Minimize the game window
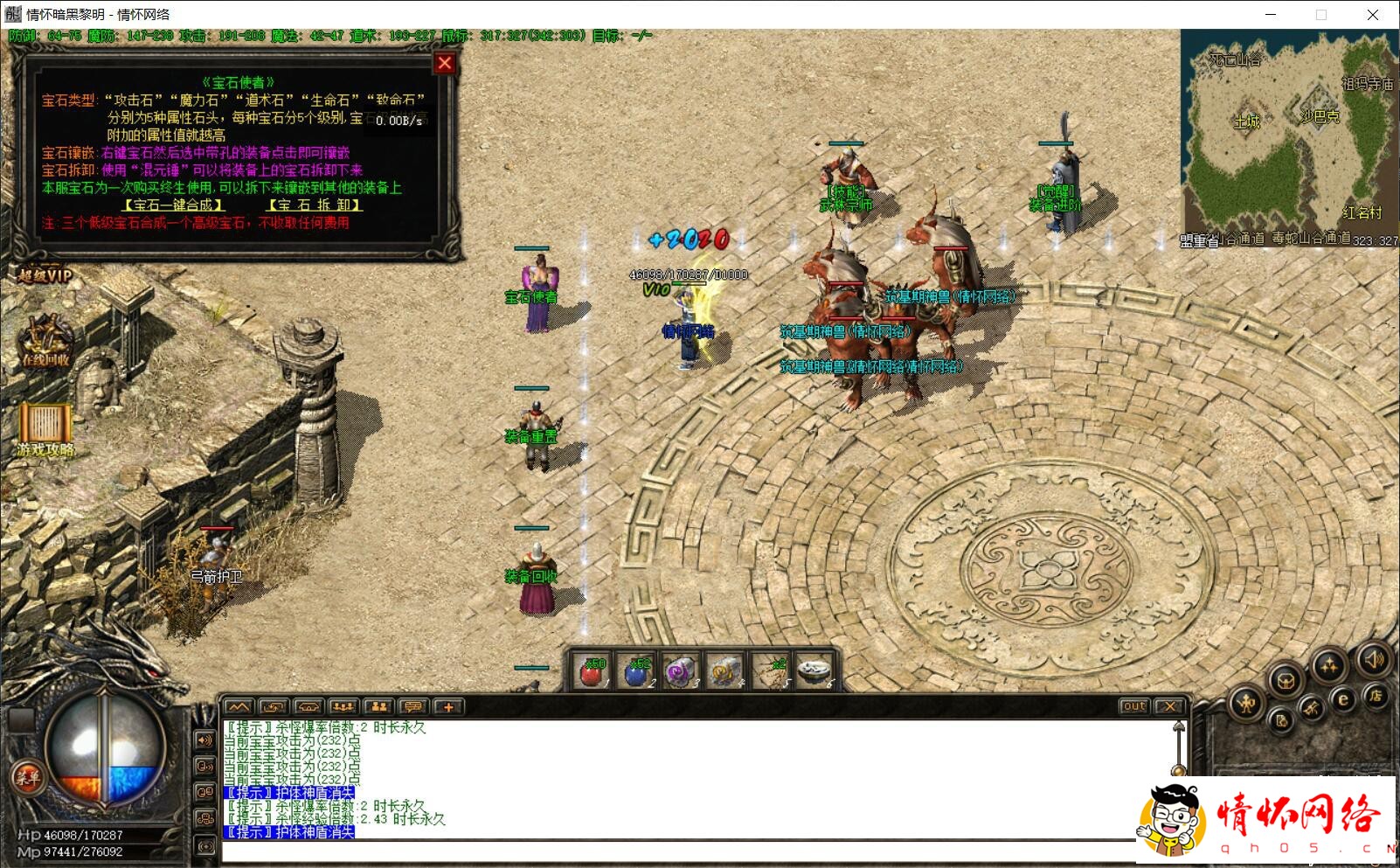 [x=1271, y=14]
